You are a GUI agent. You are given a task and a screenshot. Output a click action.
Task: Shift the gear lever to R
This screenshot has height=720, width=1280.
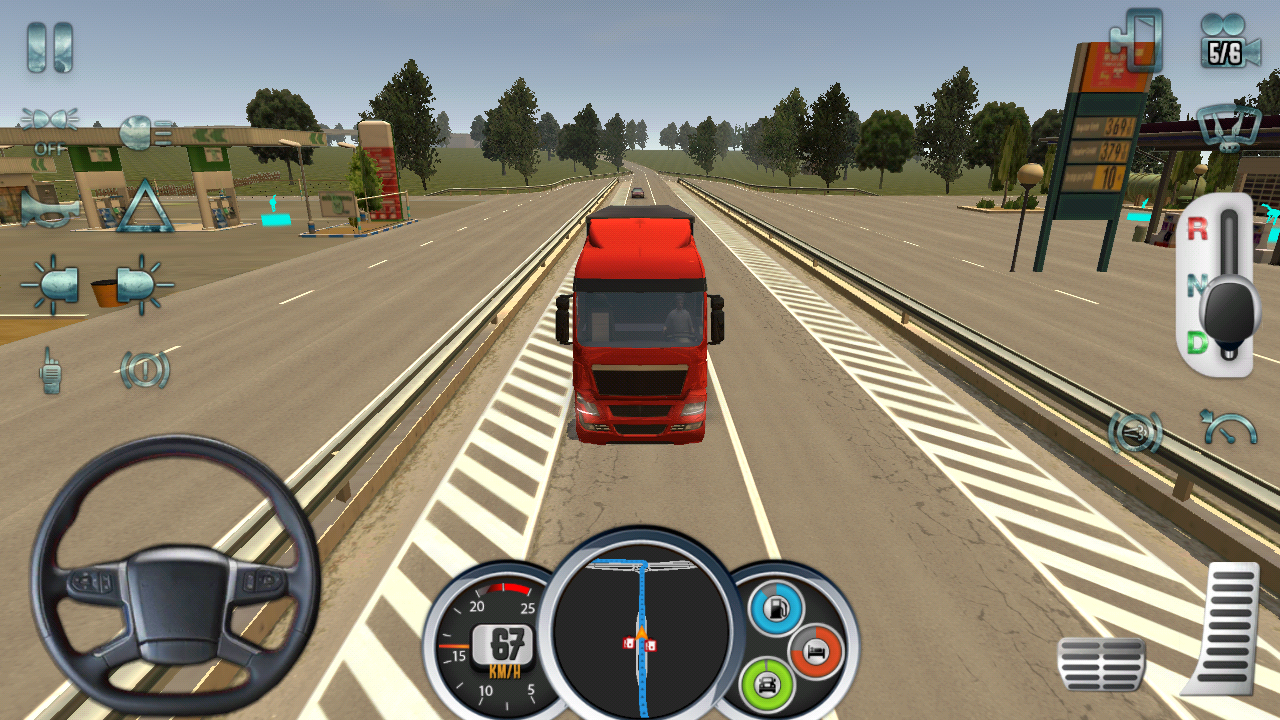[1197, 229]
